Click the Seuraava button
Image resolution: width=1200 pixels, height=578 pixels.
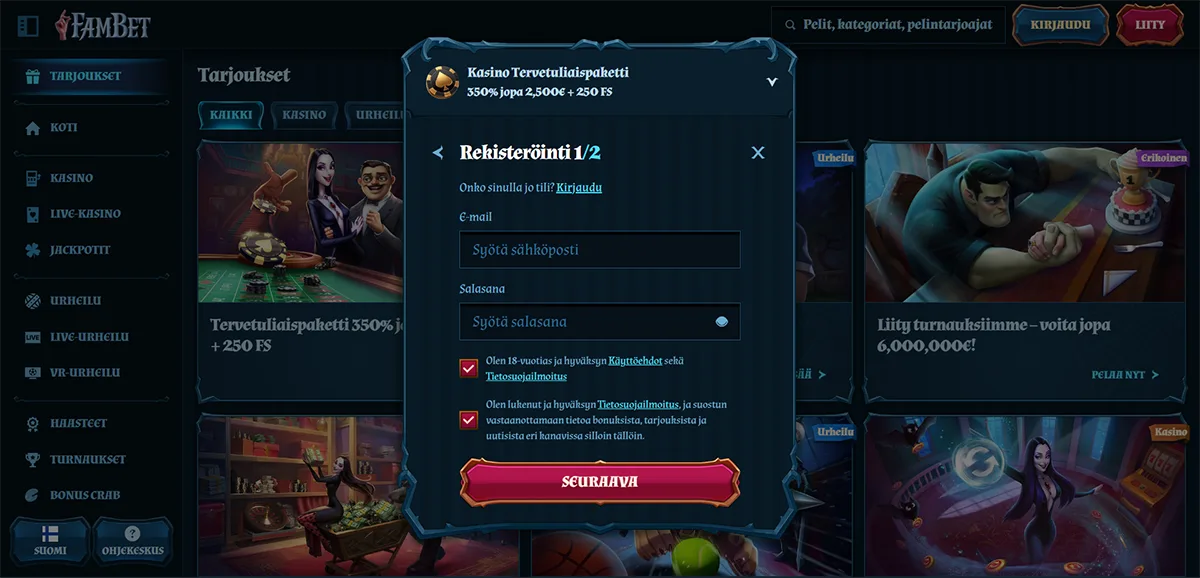pos(600,482)
